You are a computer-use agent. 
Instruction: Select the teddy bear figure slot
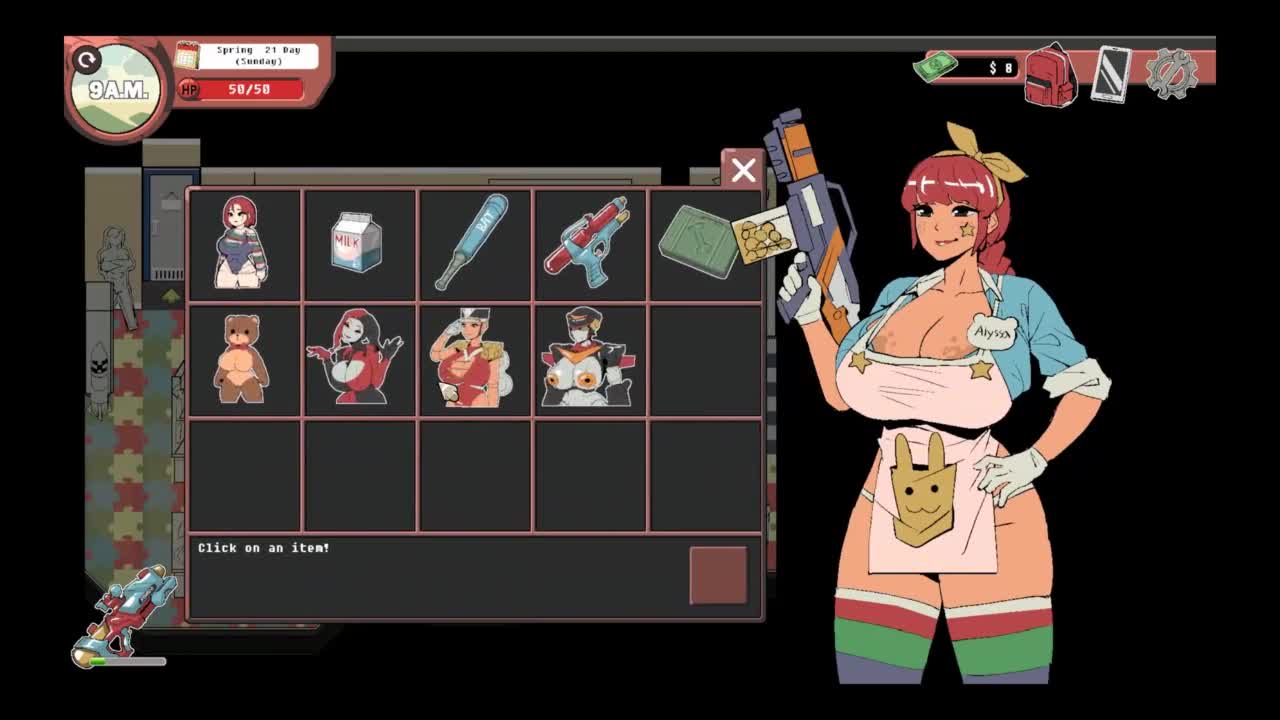243,359
